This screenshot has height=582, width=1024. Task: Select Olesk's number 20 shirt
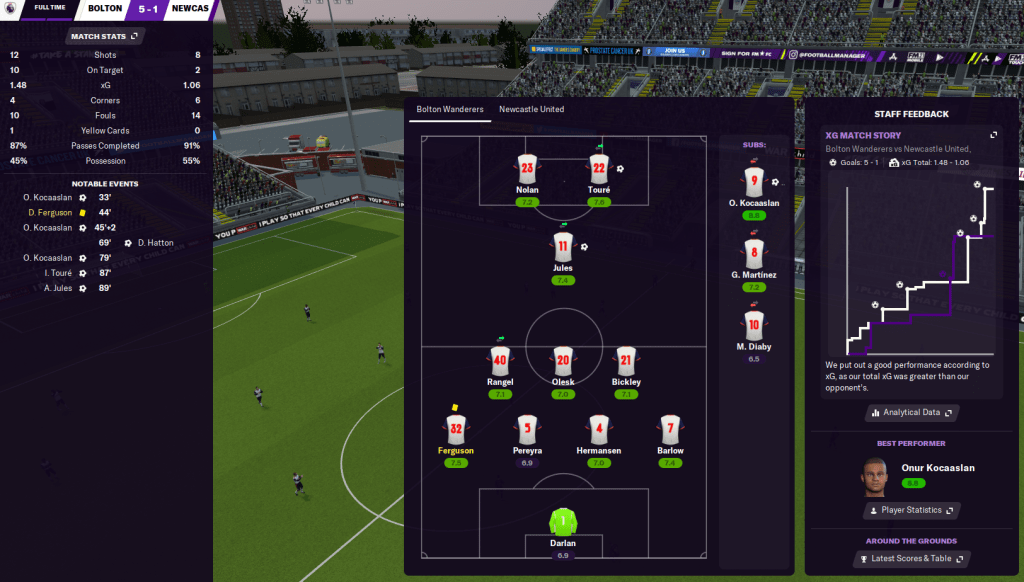pos(563,361)
